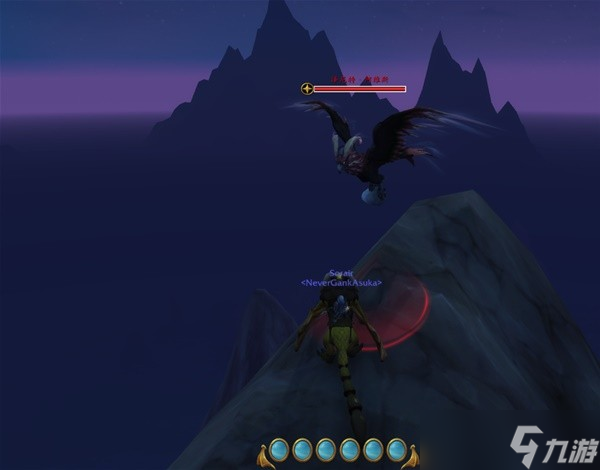The height and width of the screenshot is (470, 600).
Task: Target the enemy through its red nameplate
Action: tap(359, 89)
